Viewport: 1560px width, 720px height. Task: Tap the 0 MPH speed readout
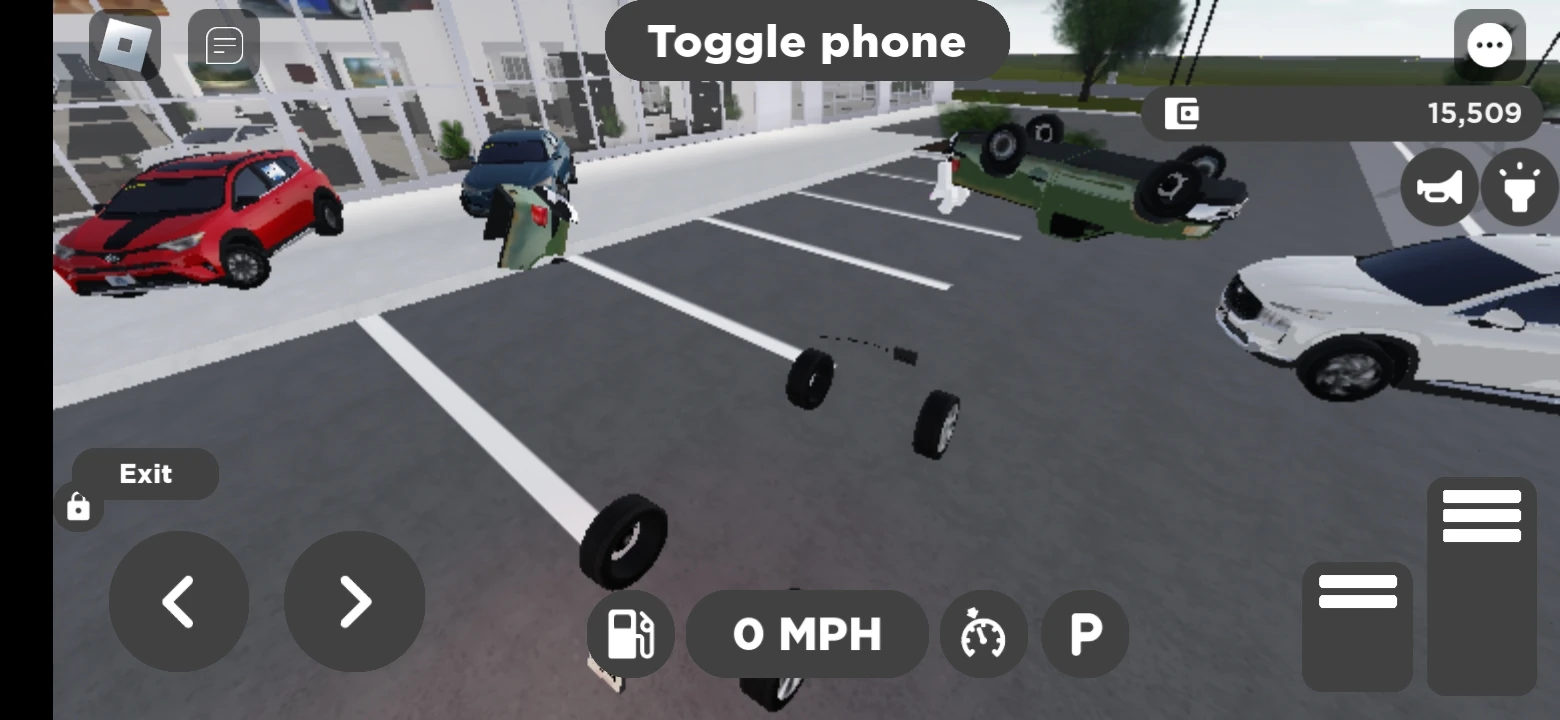point(807,634)
